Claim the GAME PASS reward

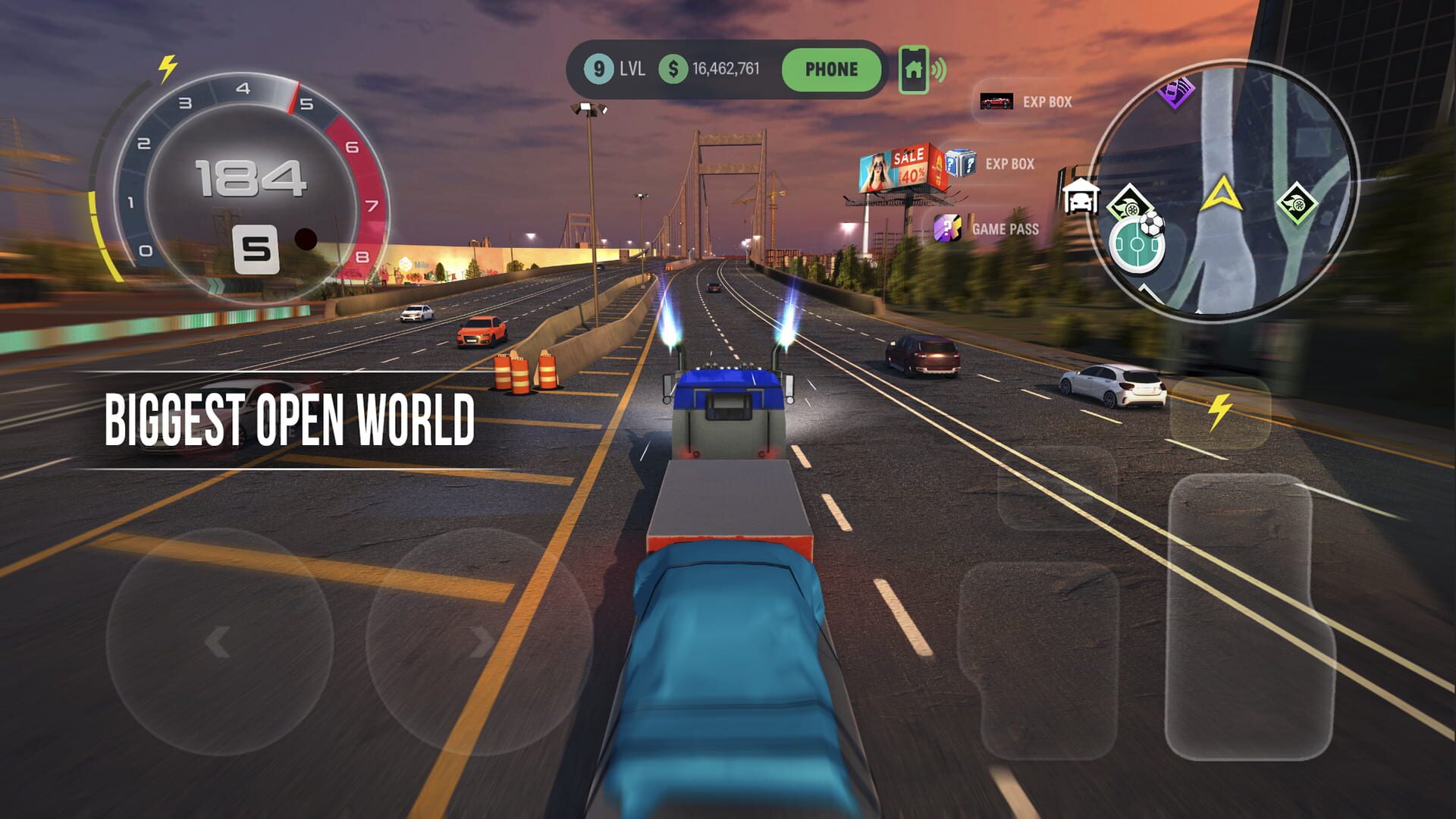(x=946, y=228)
